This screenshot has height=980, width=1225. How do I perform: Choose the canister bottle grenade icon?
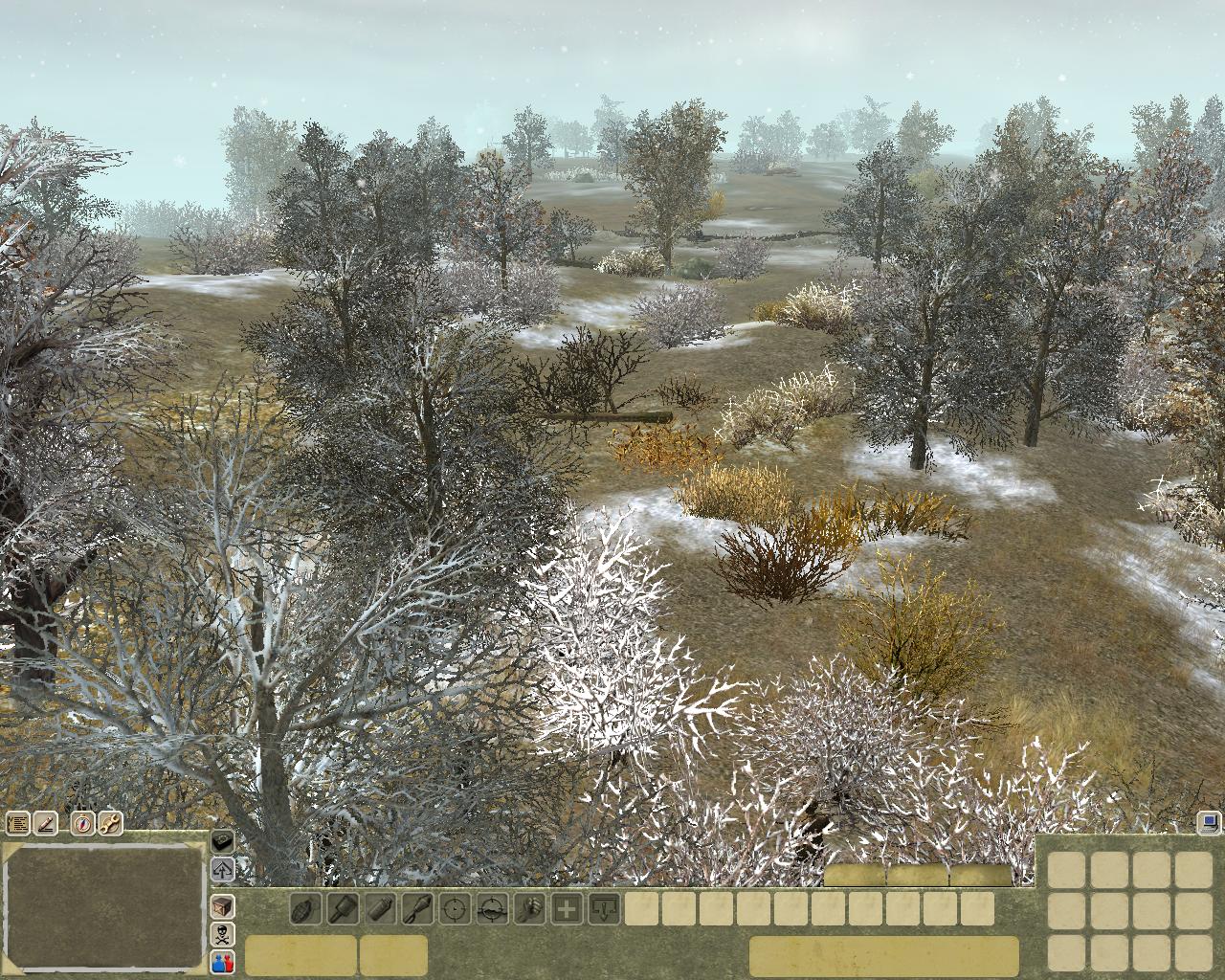coord(380,908)
